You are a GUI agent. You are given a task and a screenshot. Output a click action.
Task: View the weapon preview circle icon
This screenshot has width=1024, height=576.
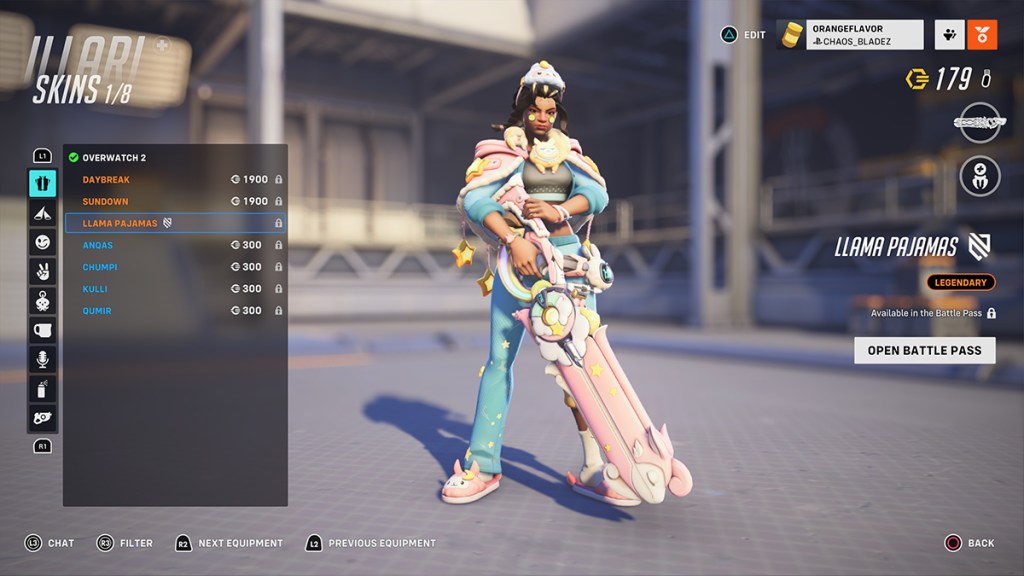(x=979, y=122)
